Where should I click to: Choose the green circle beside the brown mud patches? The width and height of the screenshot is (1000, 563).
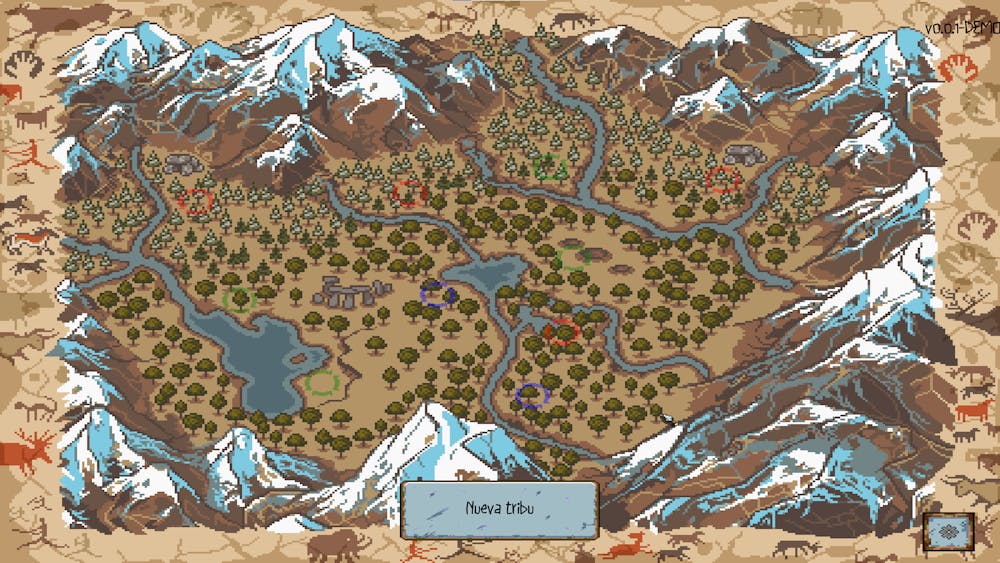tap(573, 259)
